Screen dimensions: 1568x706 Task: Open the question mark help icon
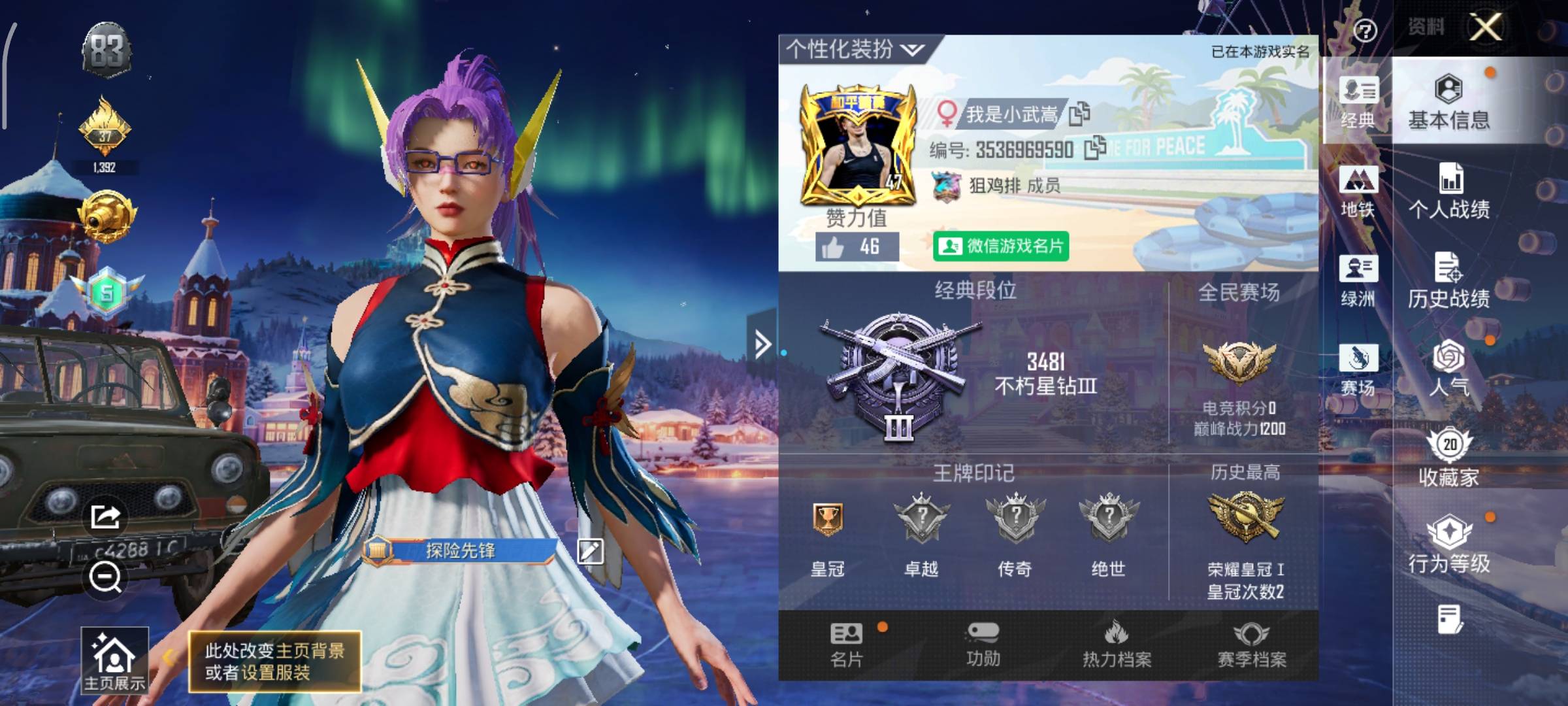pyautogui.click(x=1365, y=30)
